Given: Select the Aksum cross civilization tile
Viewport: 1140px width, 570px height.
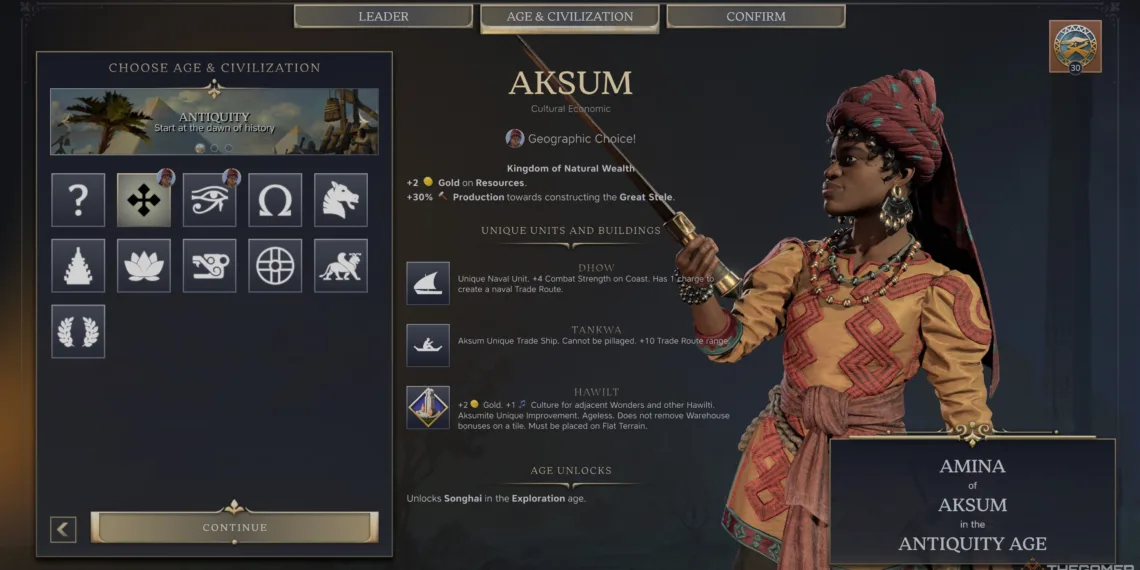Looking at the screenshot, I should tap(143, 200).
